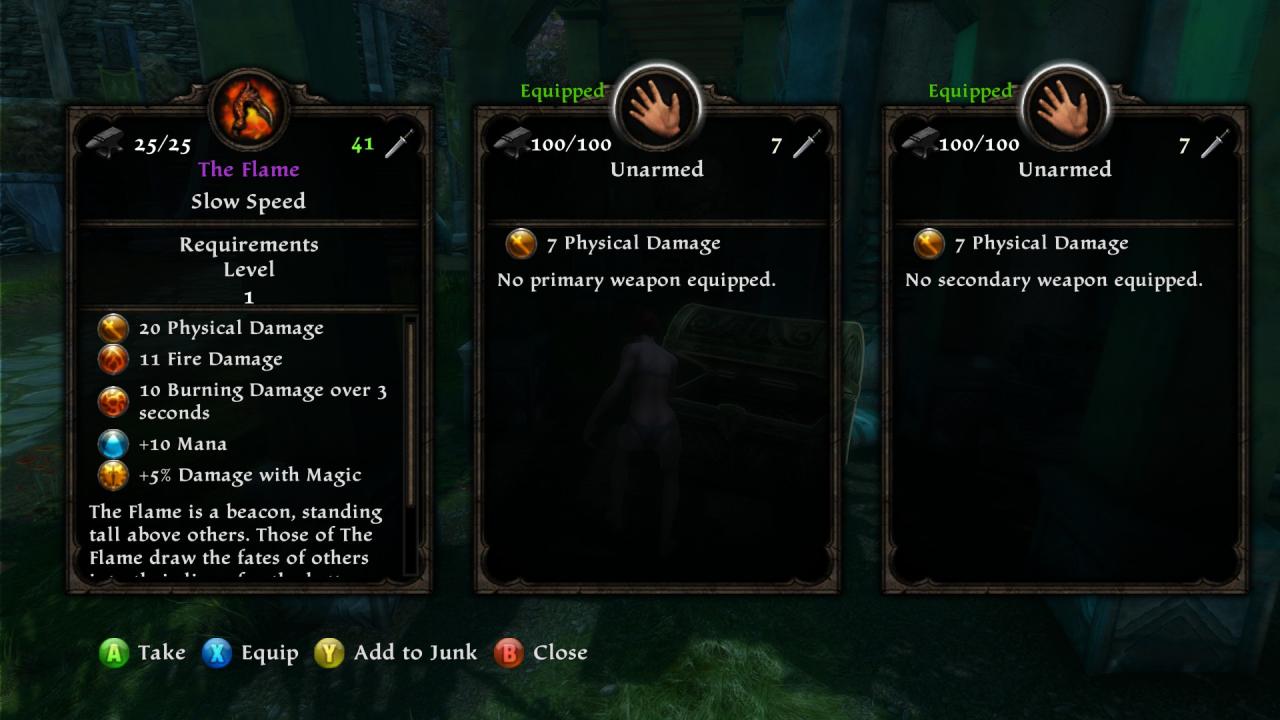
Task: Select The Flame item card
Action: pyautogui.click(x=249, y=350)
